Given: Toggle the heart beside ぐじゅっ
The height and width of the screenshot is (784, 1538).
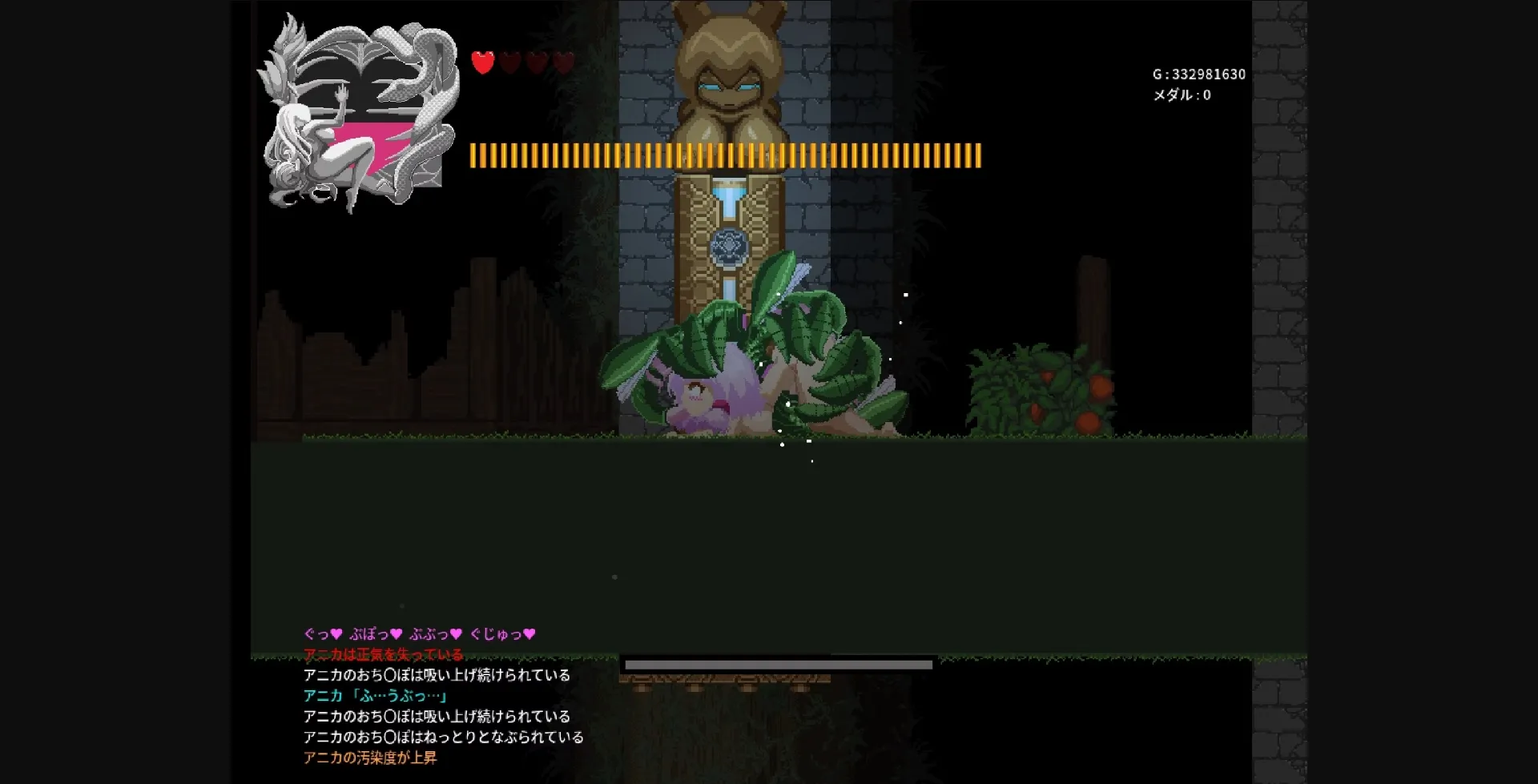Looking at the screenshot, I should pyautogui.click(x=531, y=633).
